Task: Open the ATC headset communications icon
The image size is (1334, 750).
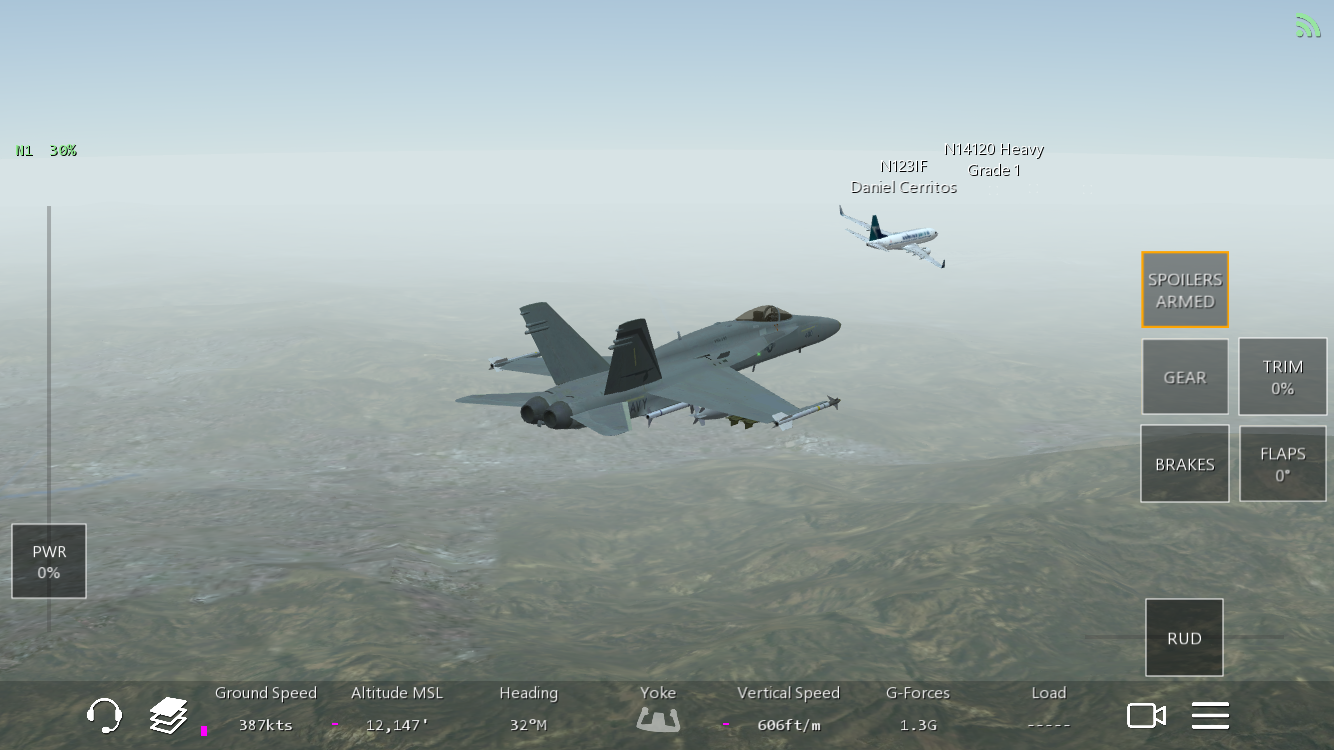Action: [104, 715]
